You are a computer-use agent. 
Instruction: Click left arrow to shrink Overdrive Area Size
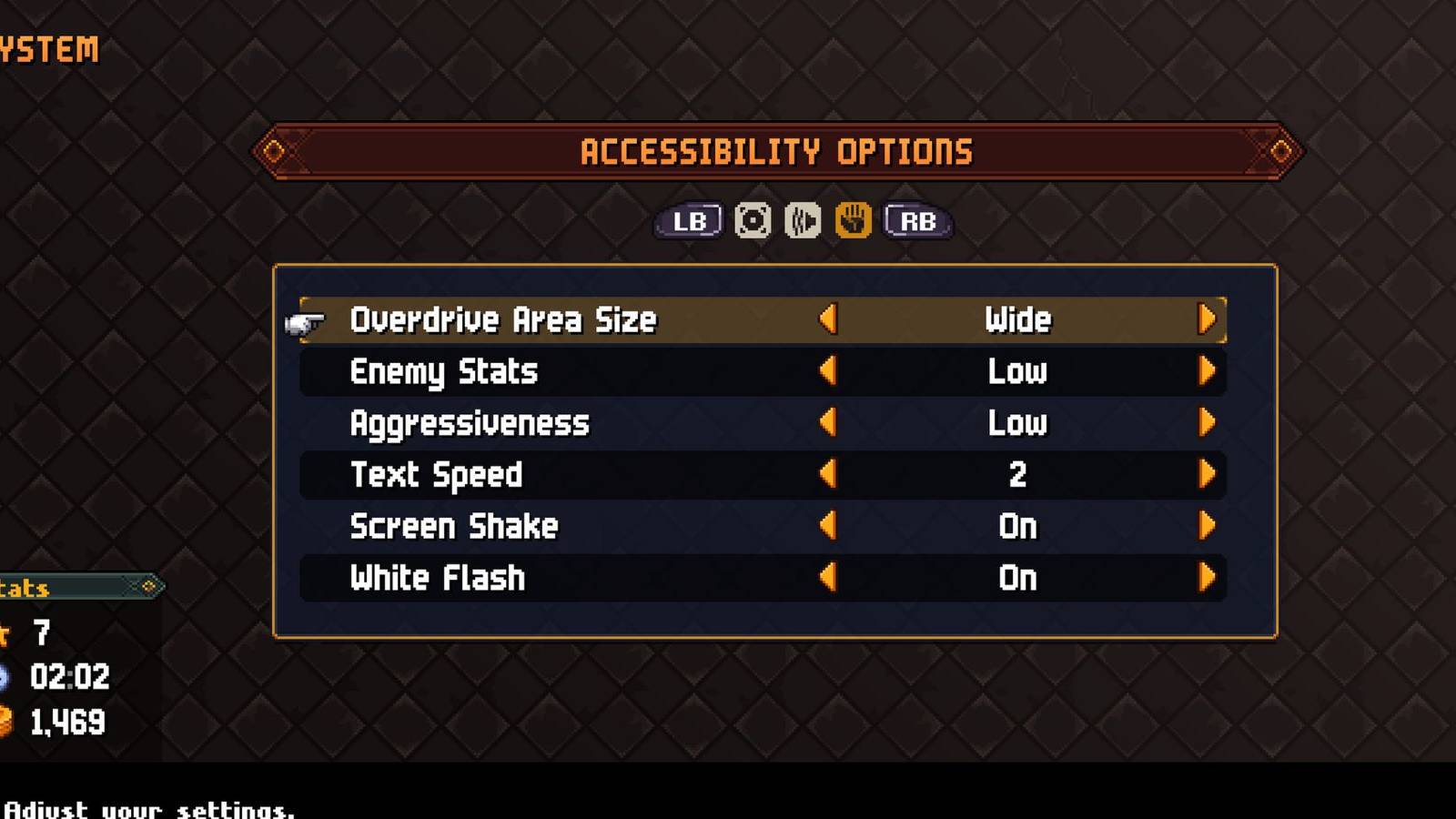click(x=829, y=319)
